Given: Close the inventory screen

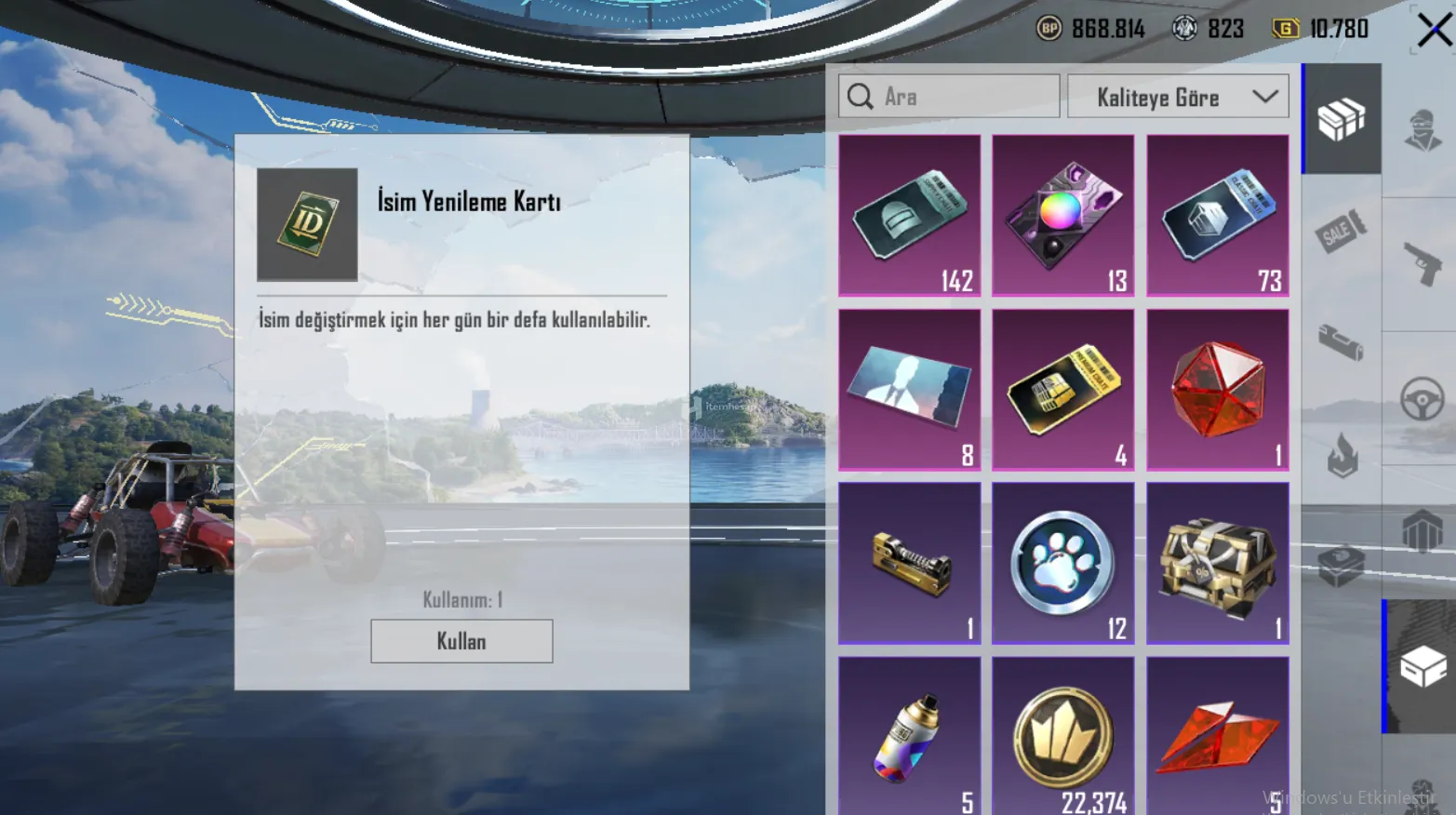Looking at the screenshot, I should (x=1434, y=30).
